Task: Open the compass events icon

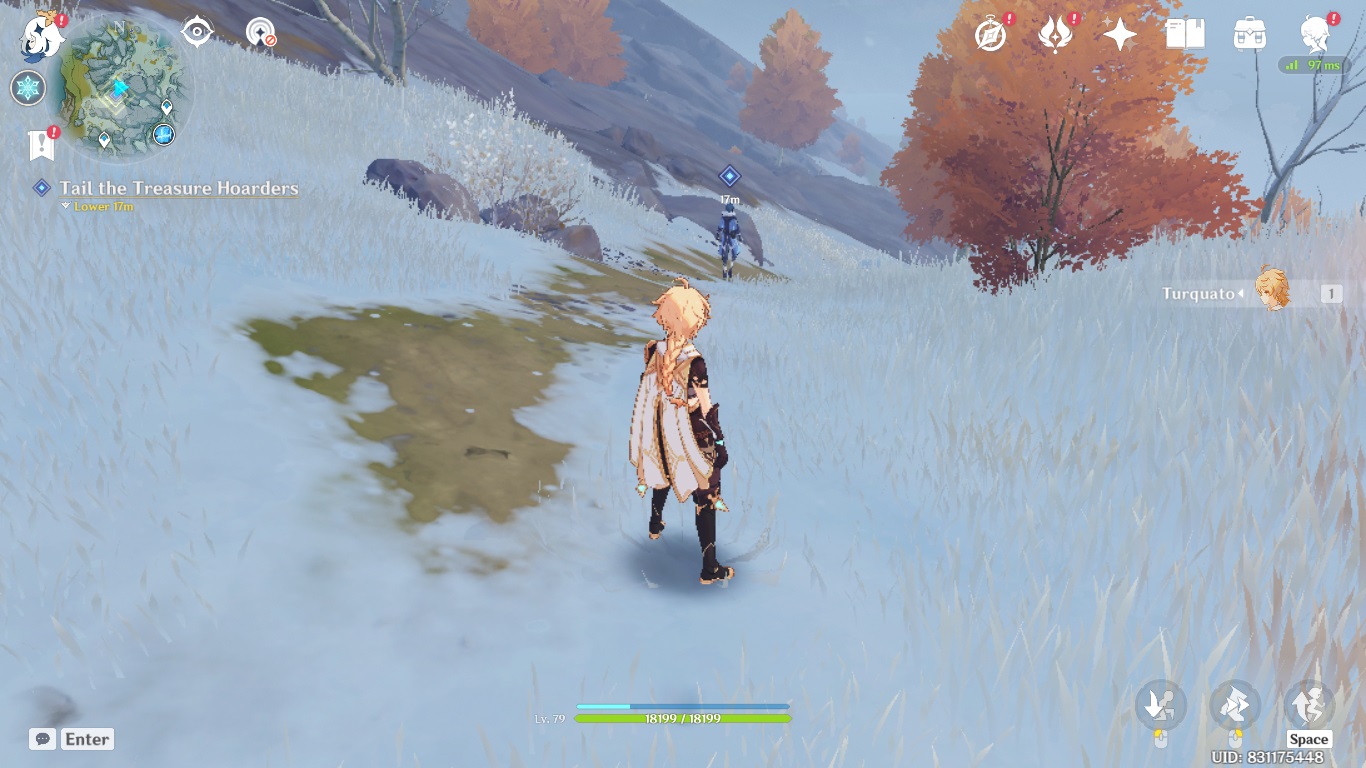Action: (990, 35)
